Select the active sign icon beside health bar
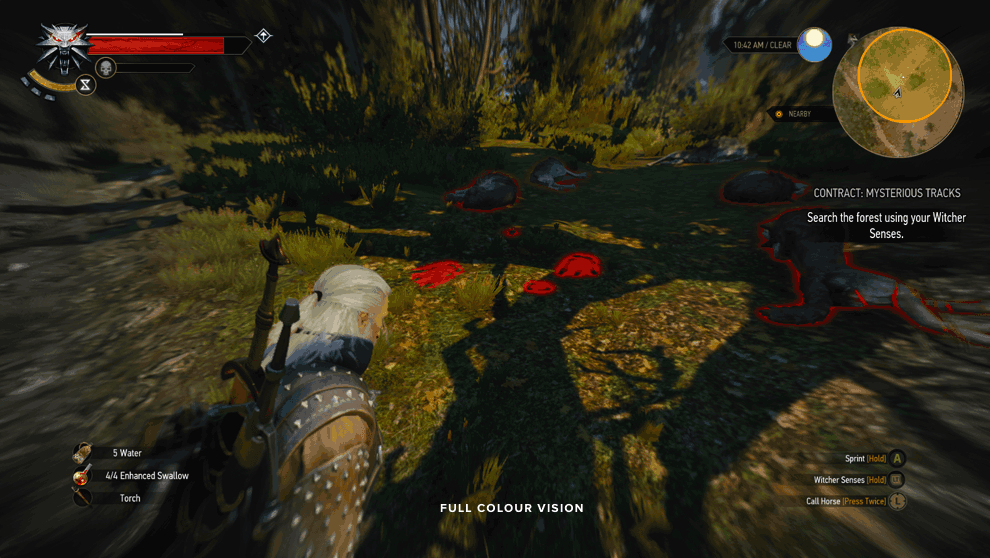This screenshot has width=990, height=558. [x=263, y=36]
